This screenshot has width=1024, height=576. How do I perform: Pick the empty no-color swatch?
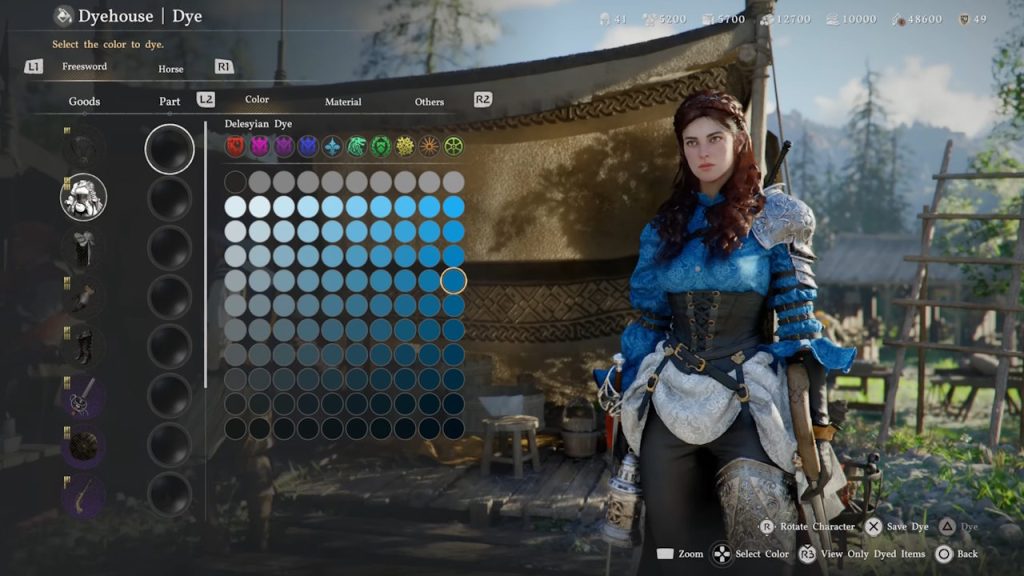235,181
